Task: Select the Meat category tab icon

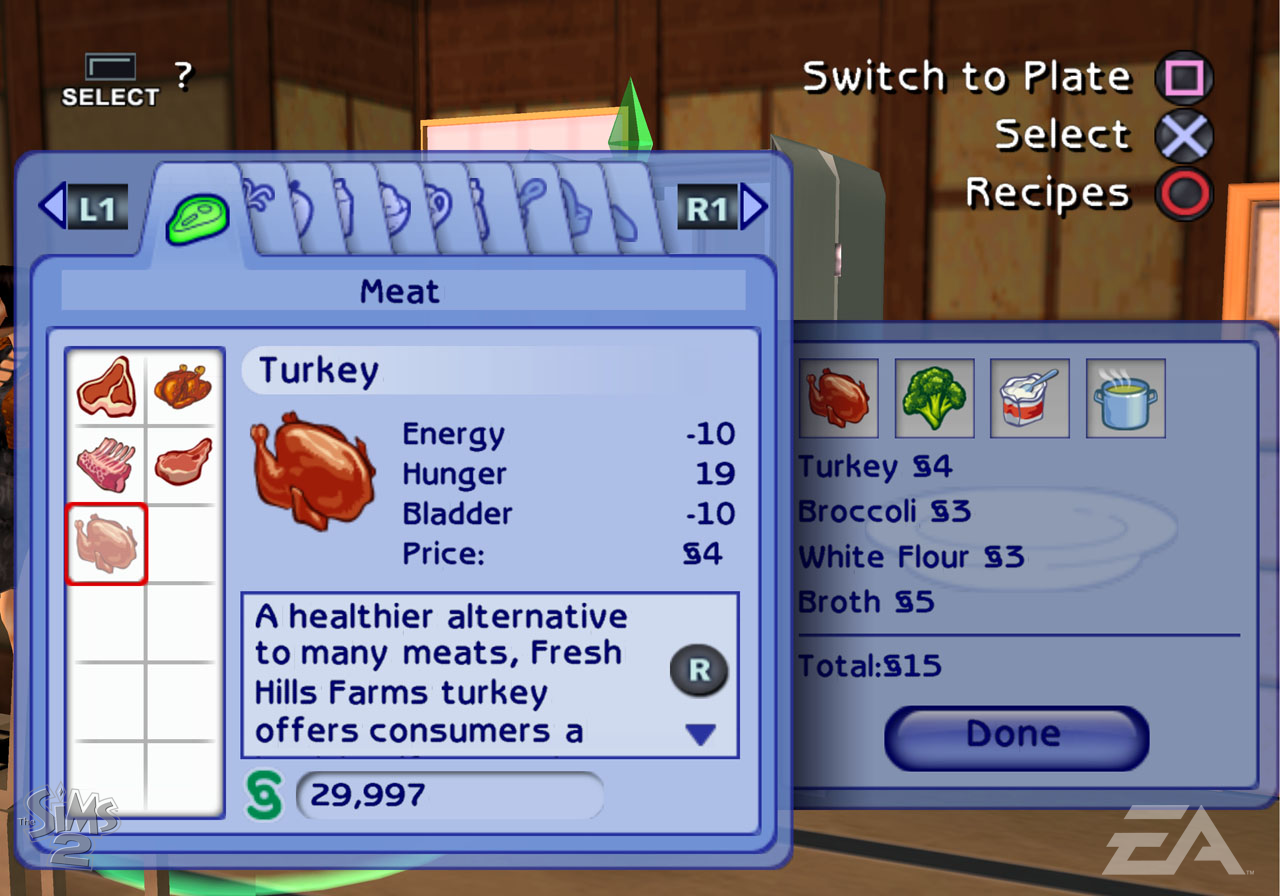Action: pos(196,213)
